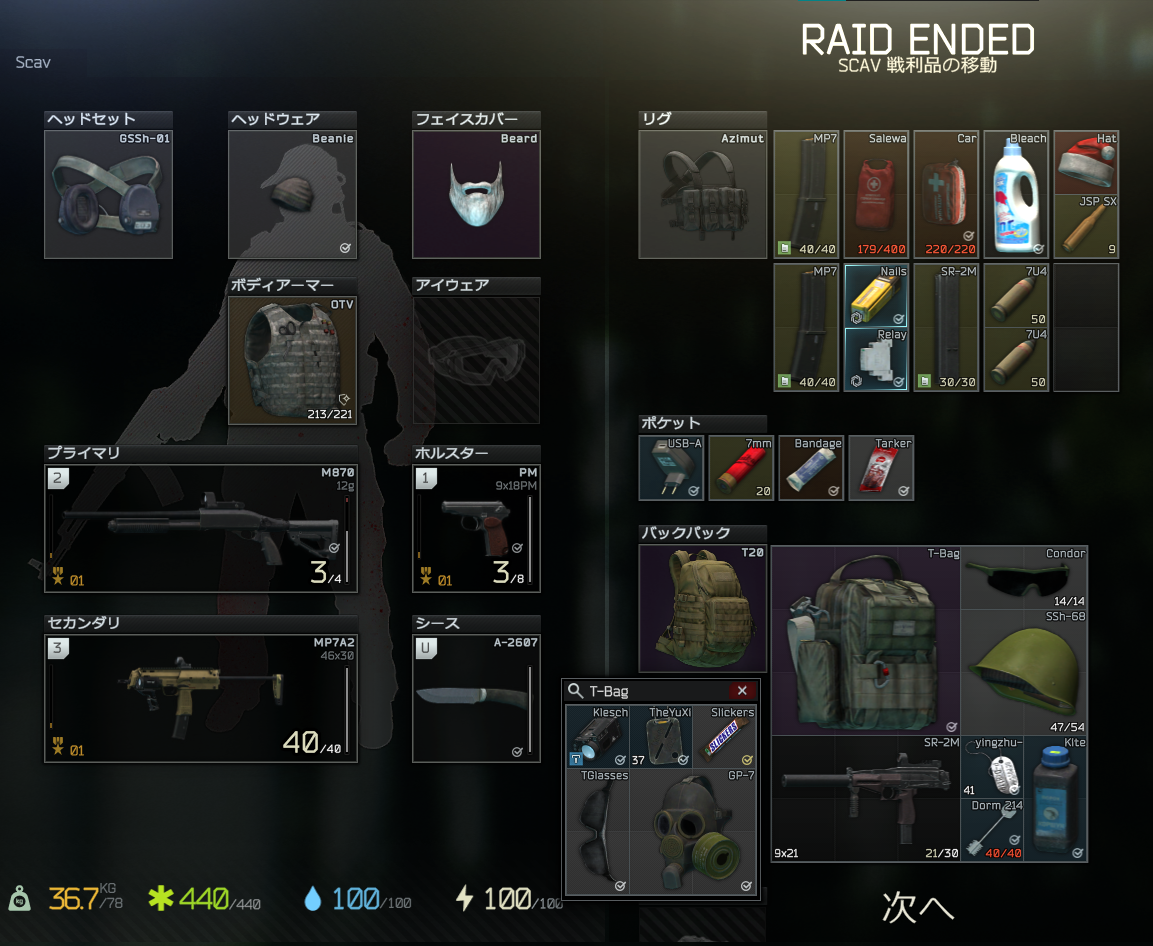Pick the M870 shotgun in primary slot
Image resolution: width=1153 pixels, height=946 pixels.
pyautogui.click(x=200, y=527)
